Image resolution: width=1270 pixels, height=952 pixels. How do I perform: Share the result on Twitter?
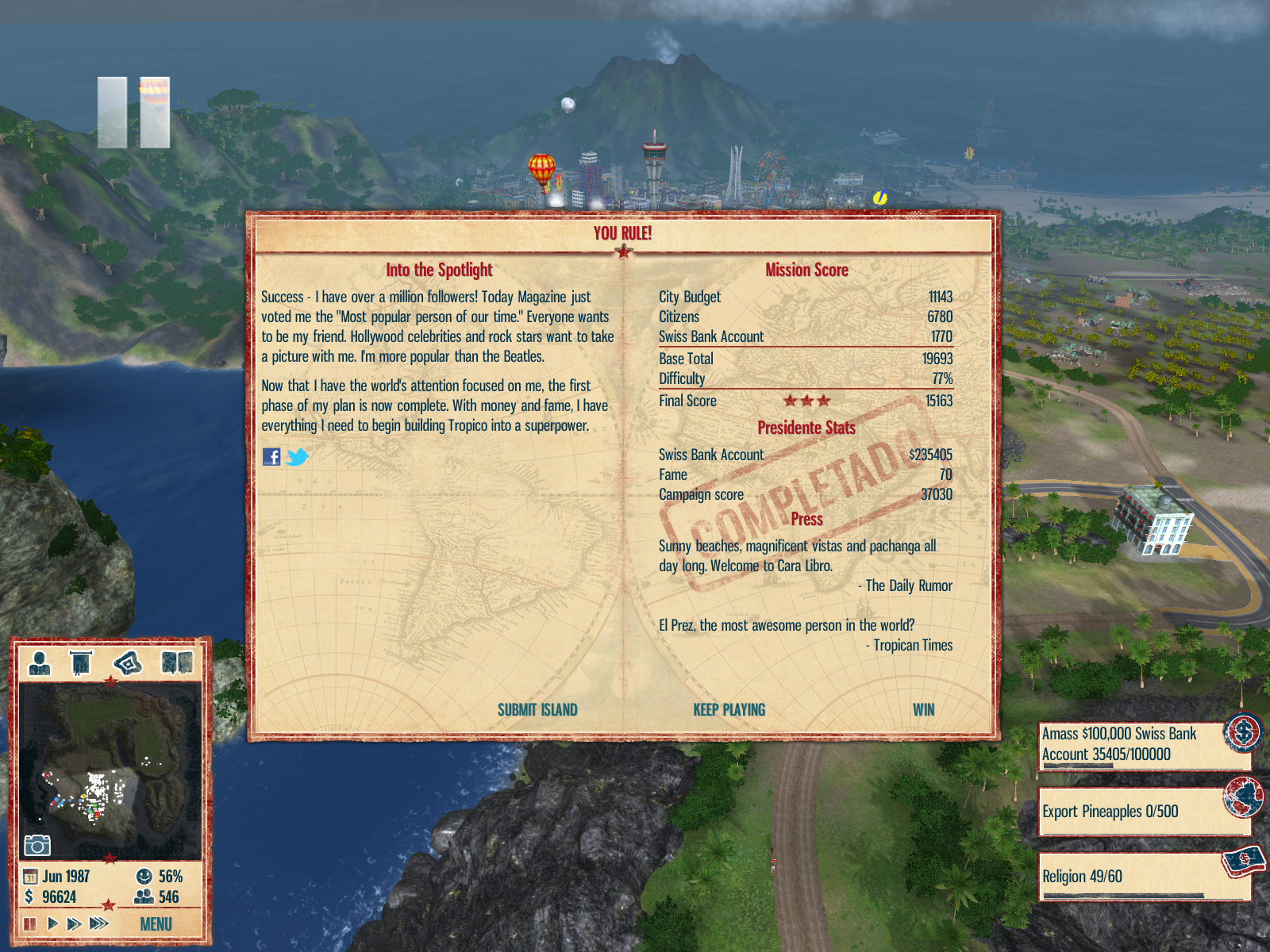[x=297, y=457]
